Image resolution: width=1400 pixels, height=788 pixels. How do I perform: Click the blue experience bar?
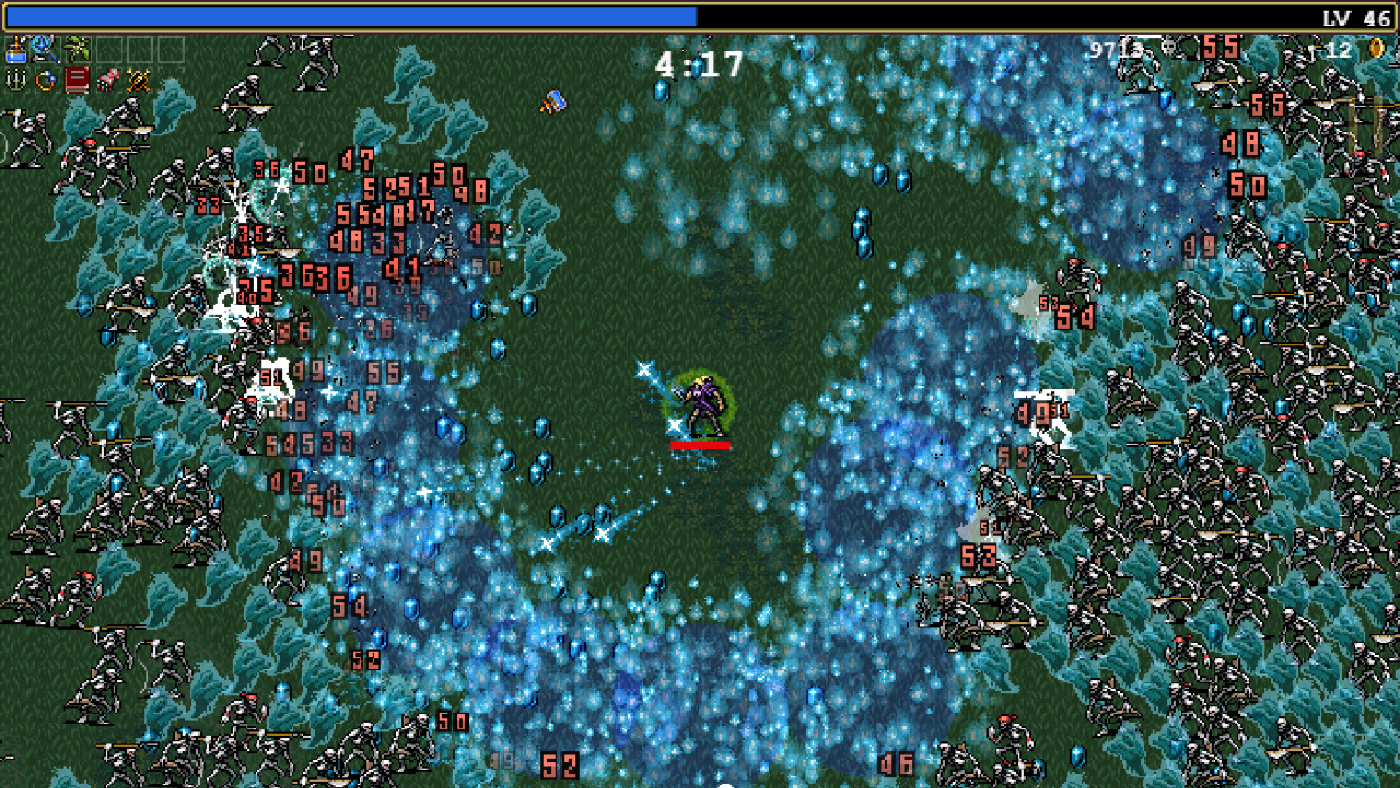pos(350,13)
